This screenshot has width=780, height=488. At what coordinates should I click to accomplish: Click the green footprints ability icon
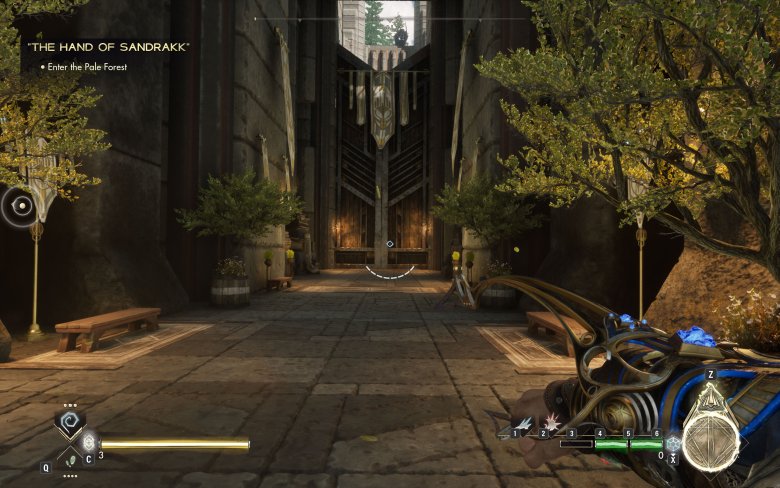tap(69, 459)
